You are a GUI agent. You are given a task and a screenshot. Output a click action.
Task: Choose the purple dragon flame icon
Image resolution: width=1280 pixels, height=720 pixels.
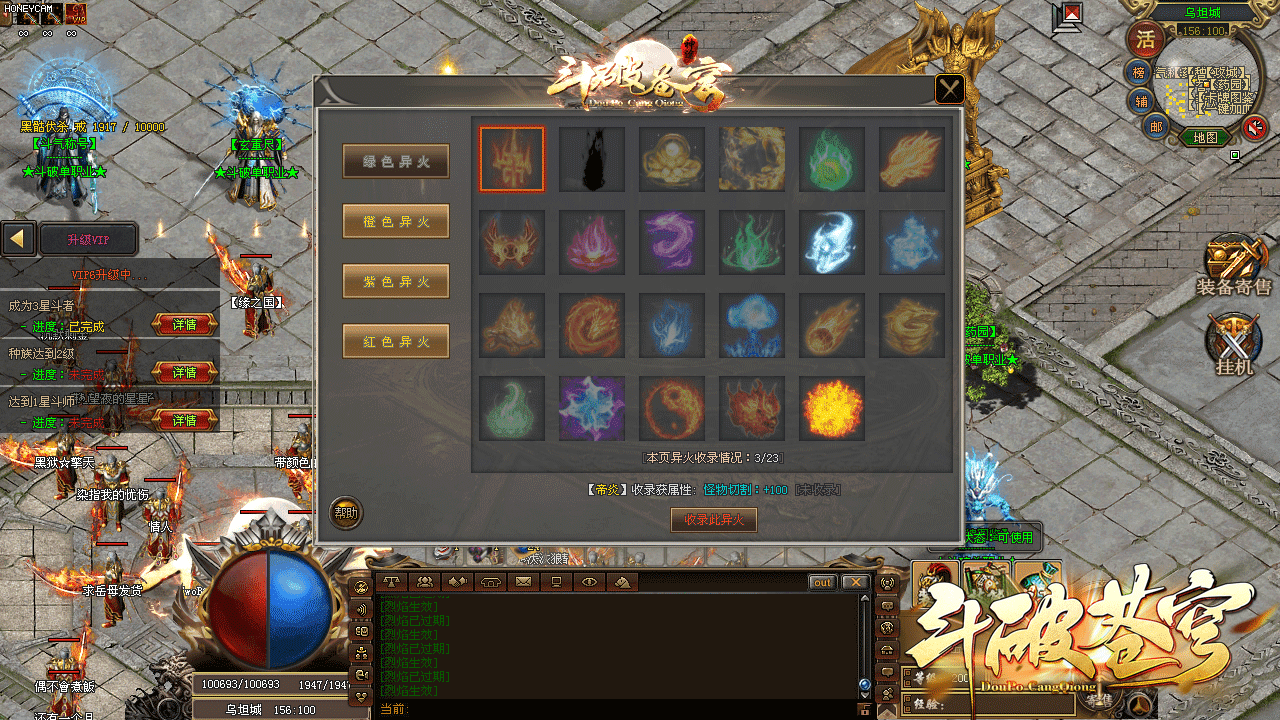tap(672, 242)
